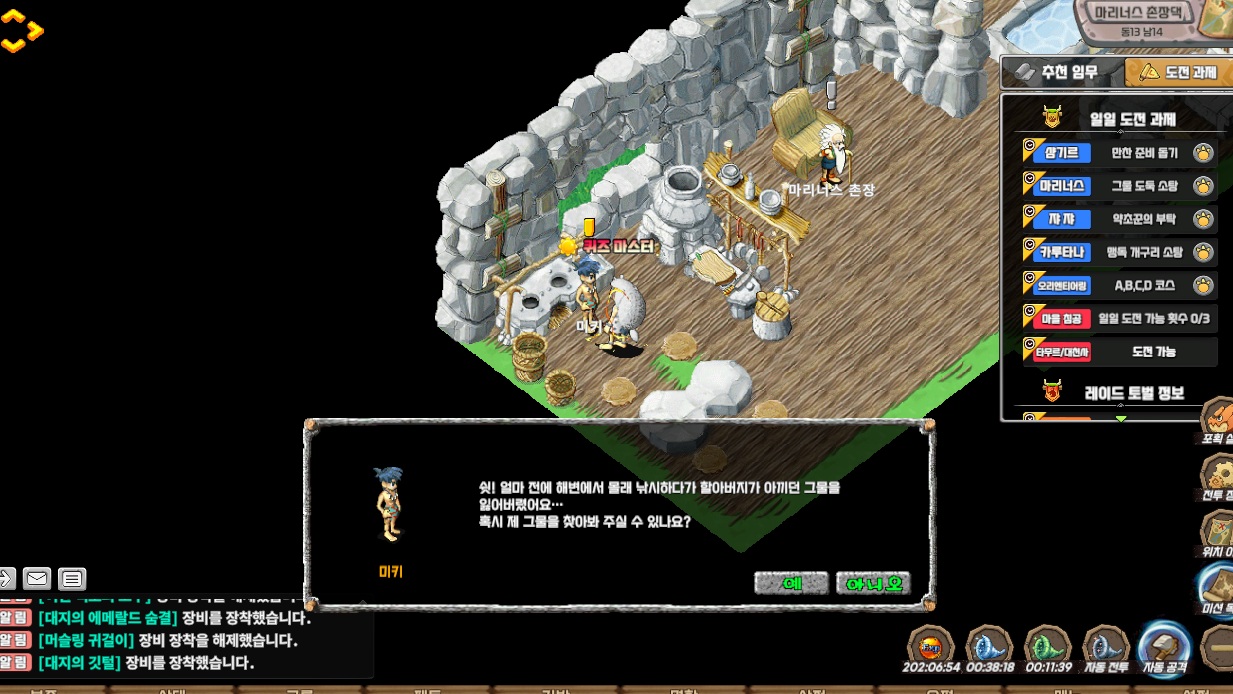Switch to the 추천 임무 tab
The height and width of the screenshot is (694, 1233).
click(1062, 72)
